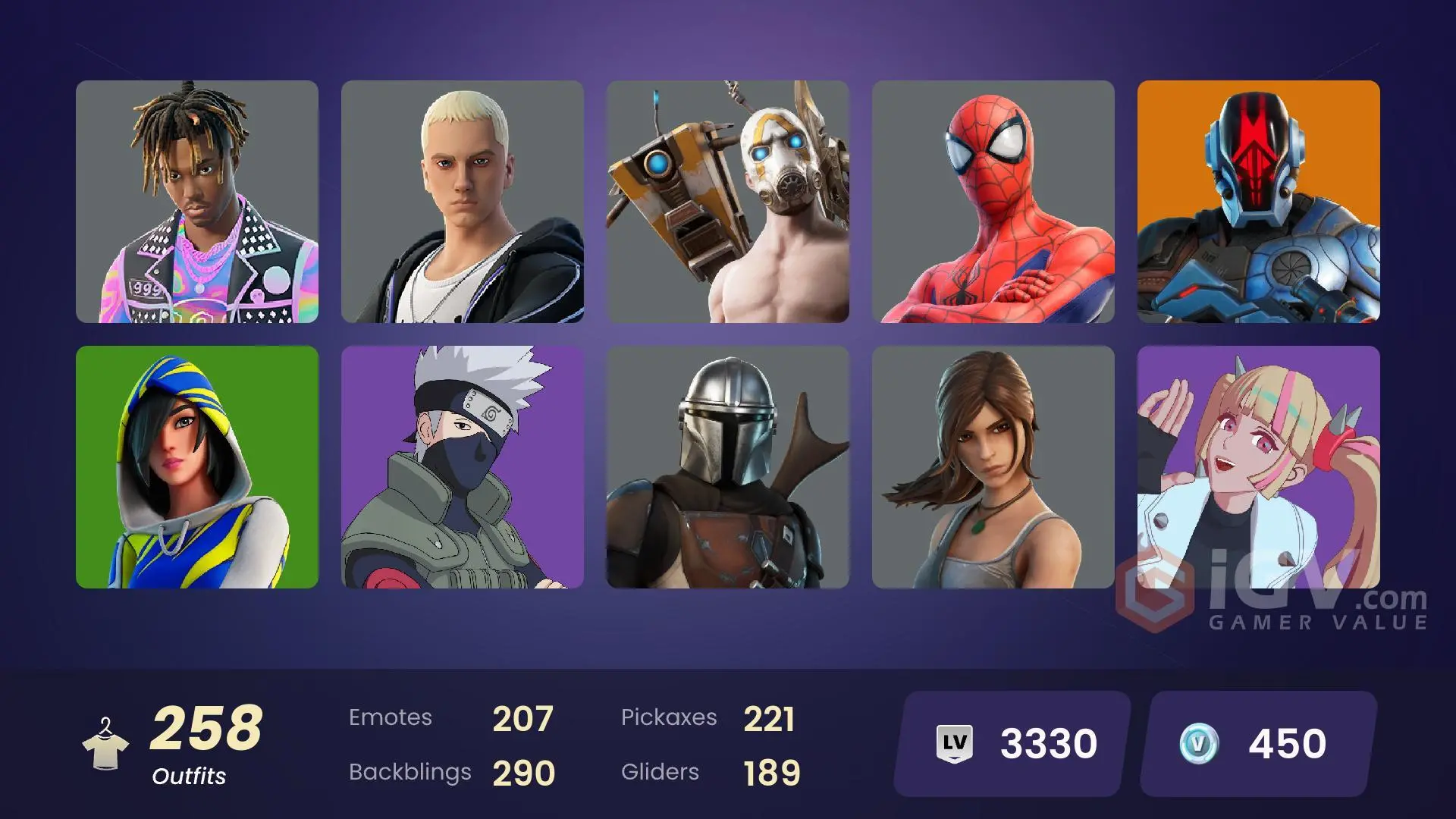Click the shirt icon next to Outfits count
1456x819 pixels.
coord(106,747)
